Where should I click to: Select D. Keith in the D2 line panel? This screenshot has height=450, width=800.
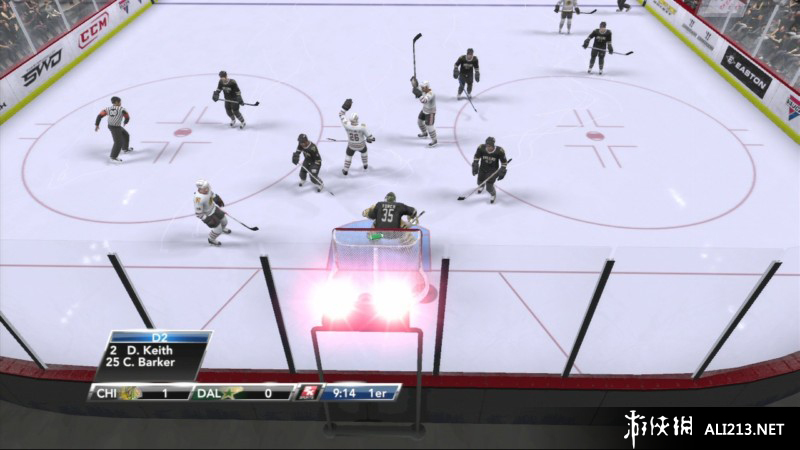tap(152, 350)
